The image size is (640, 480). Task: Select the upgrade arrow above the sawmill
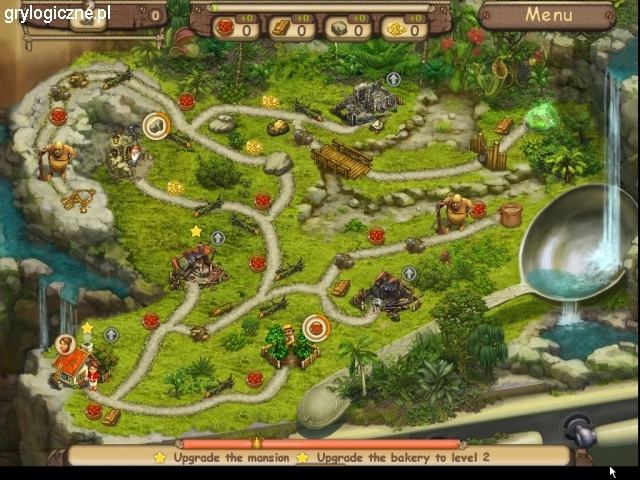click(x=218, y=238)
